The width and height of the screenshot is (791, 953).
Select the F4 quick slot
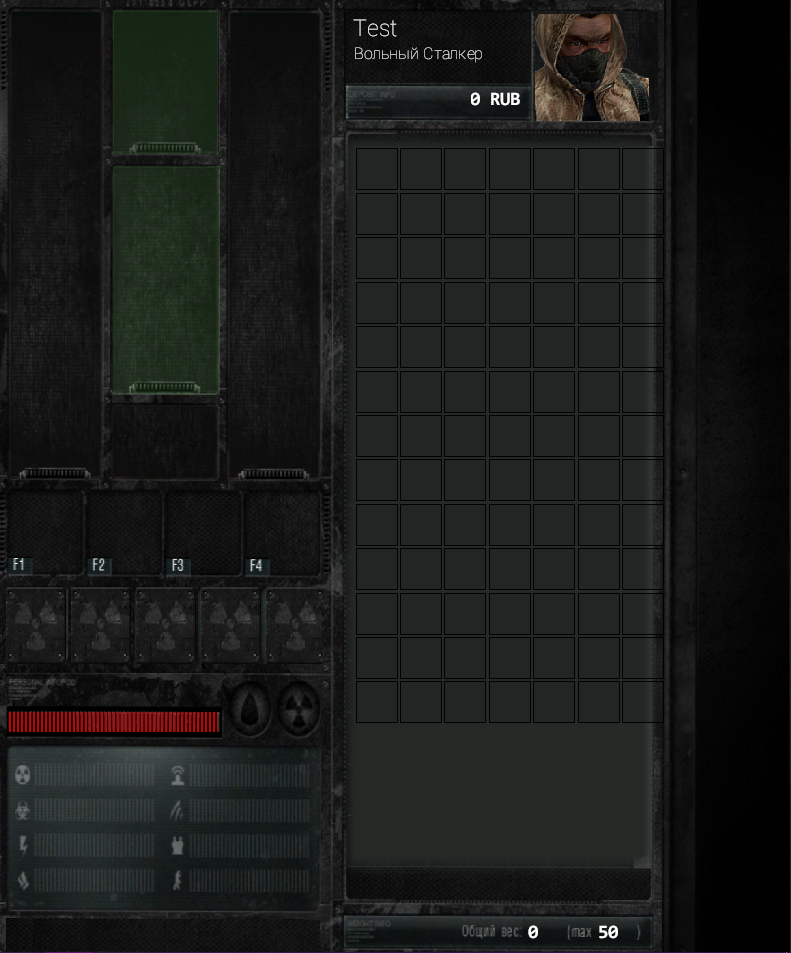point(282,532)
